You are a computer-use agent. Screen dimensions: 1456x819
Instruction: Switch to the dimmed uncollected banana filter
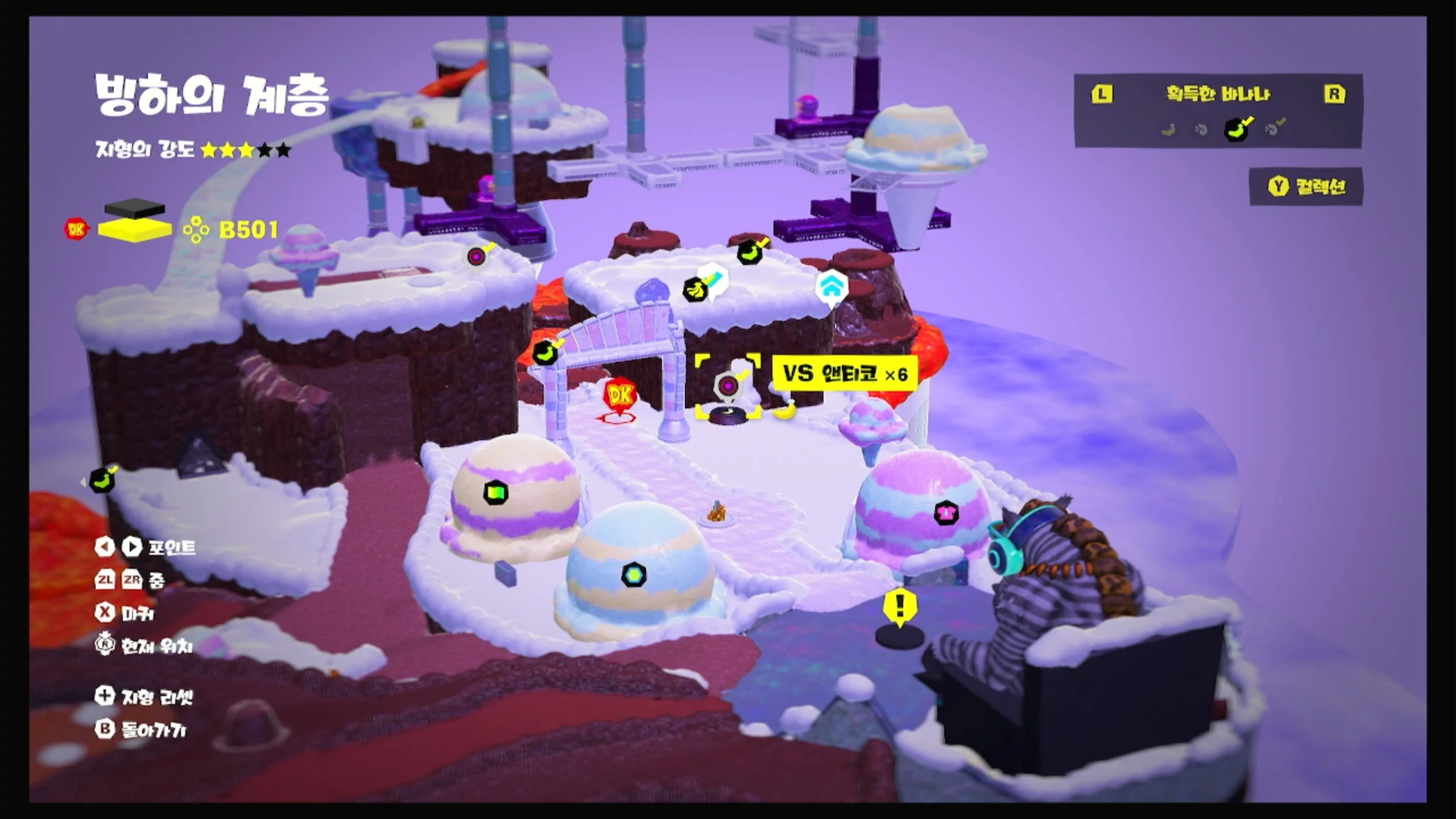(1168, 130)
